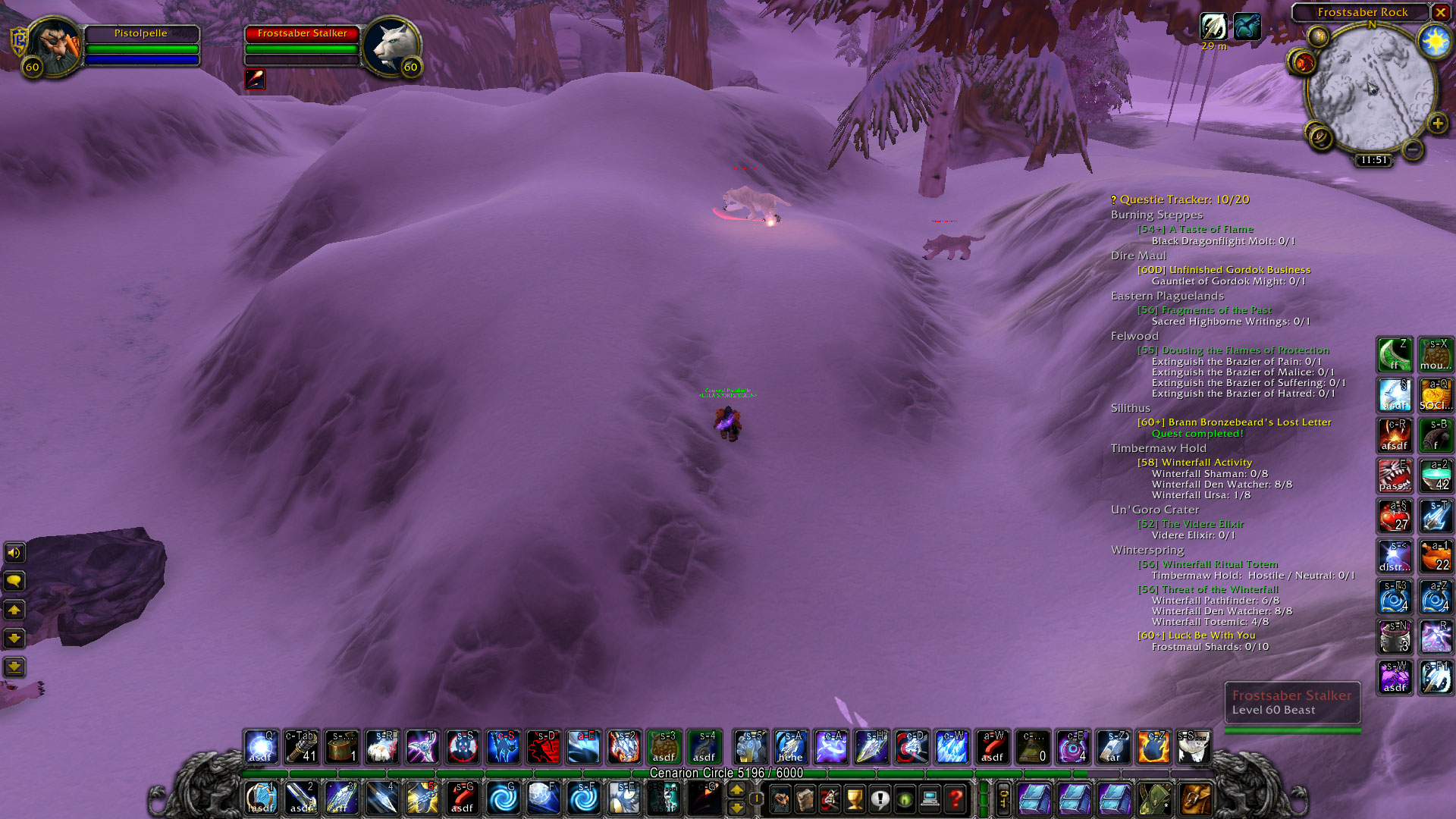1456x819 pixels.
Task: Click the sun day/night indicator beside the minimap
Action: tap(1436, 40)
